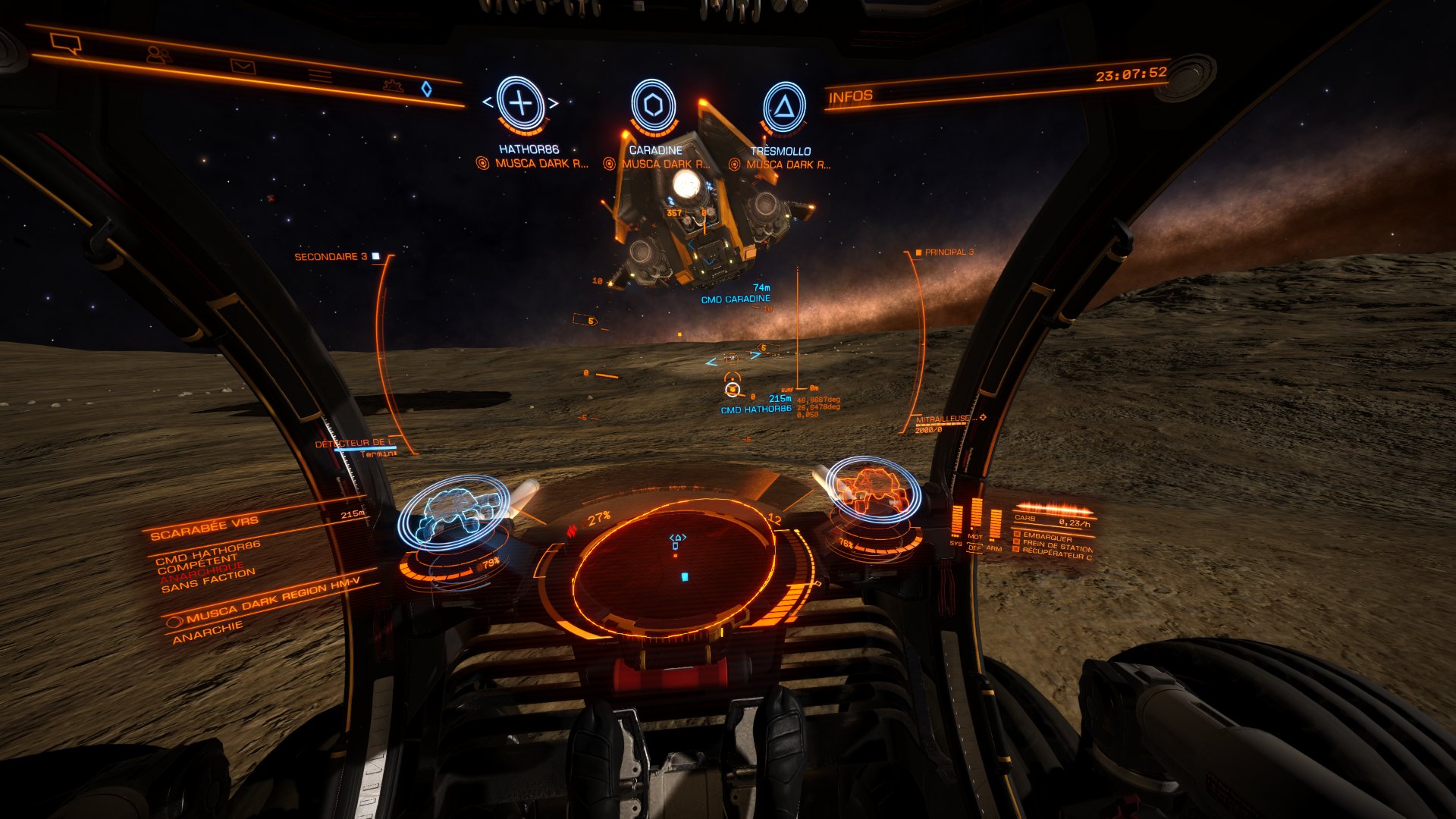Image resolution: width=1456 pixels, height=819 pixels.
Task: Toggle the FREIN DE STATION indicator
Action: point(1056,545)
